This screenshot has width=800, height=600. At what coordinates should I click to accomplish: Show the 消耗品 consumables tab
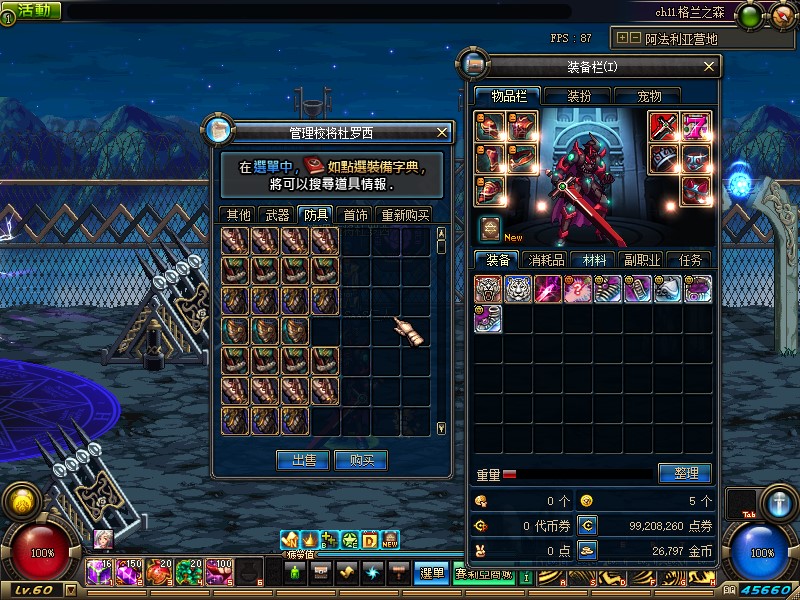pyautogui.click(x=546, y=260)
